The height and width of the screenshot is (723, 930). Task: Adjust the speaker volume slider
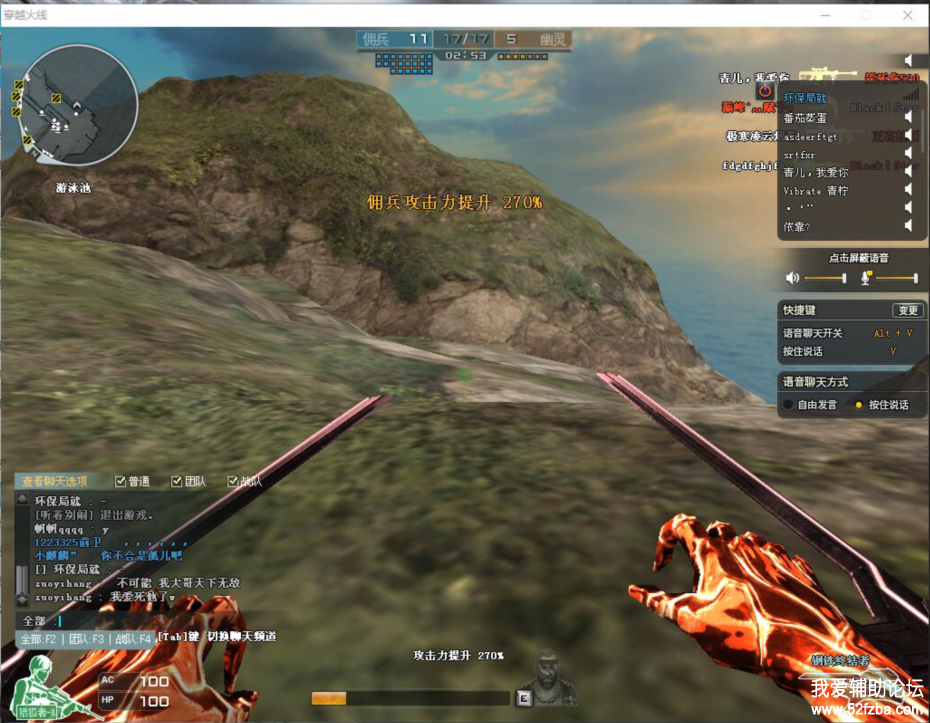point(825,278)
